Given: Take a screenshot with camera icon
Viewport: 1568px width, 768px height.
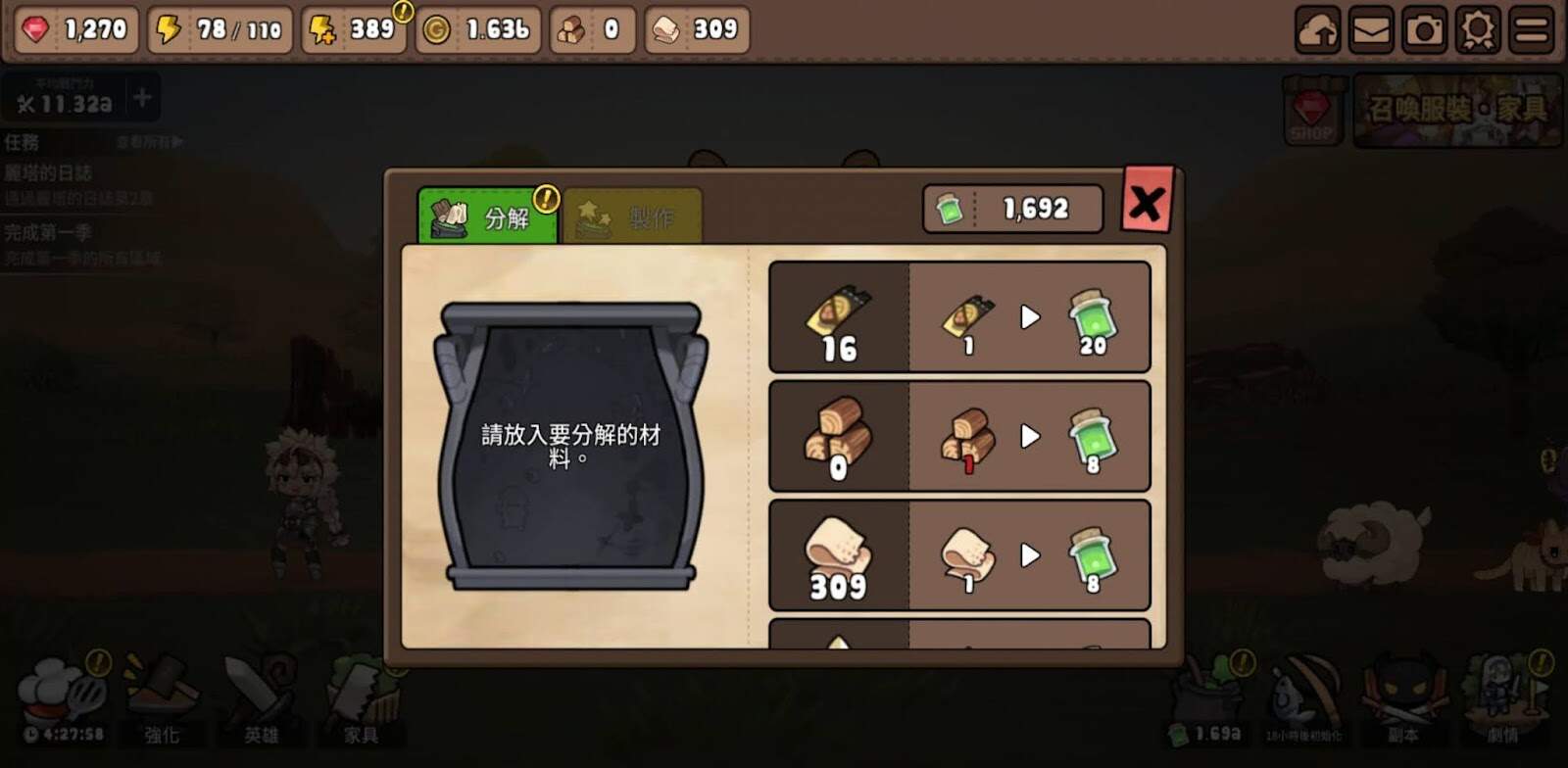Looking at the screenshot, I should pyautogui.click(x=1424, y=30).
